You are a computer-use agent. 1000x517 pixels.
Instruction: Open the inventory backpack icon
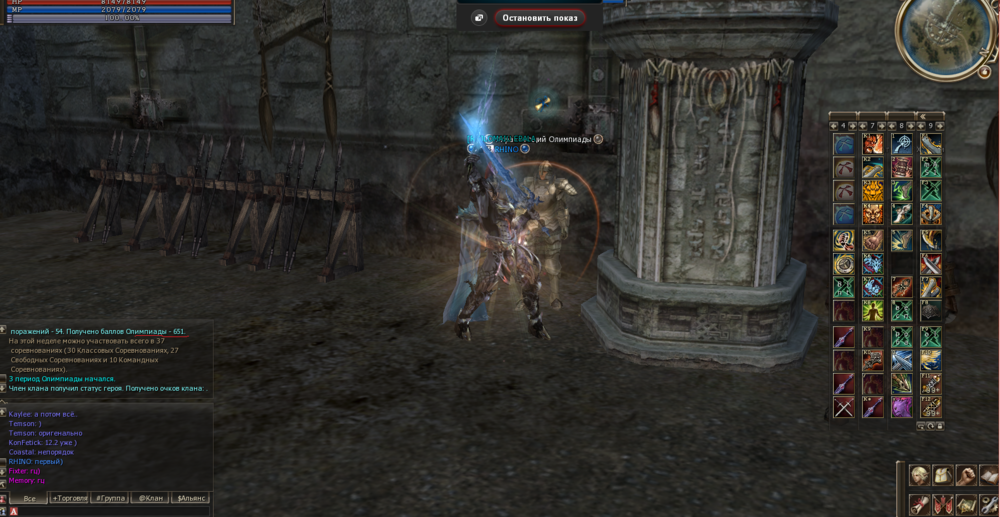coord(942,475)
